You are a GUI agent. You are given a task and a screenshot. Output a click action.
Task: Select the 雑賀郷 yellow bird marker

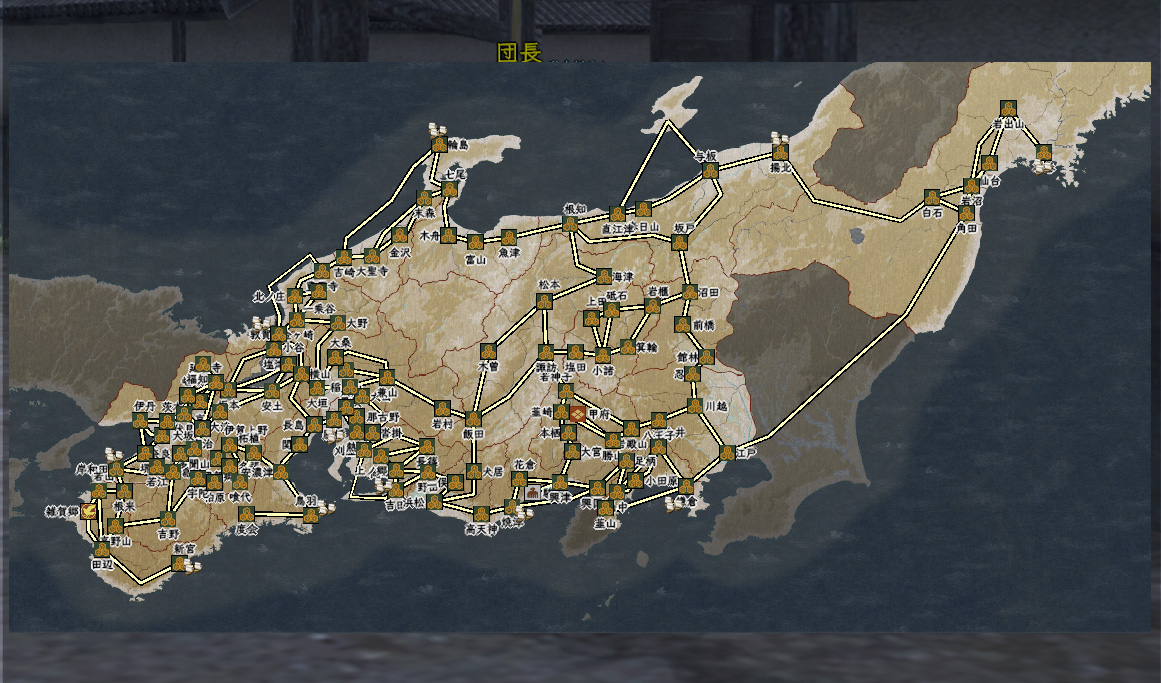(89, 511)
